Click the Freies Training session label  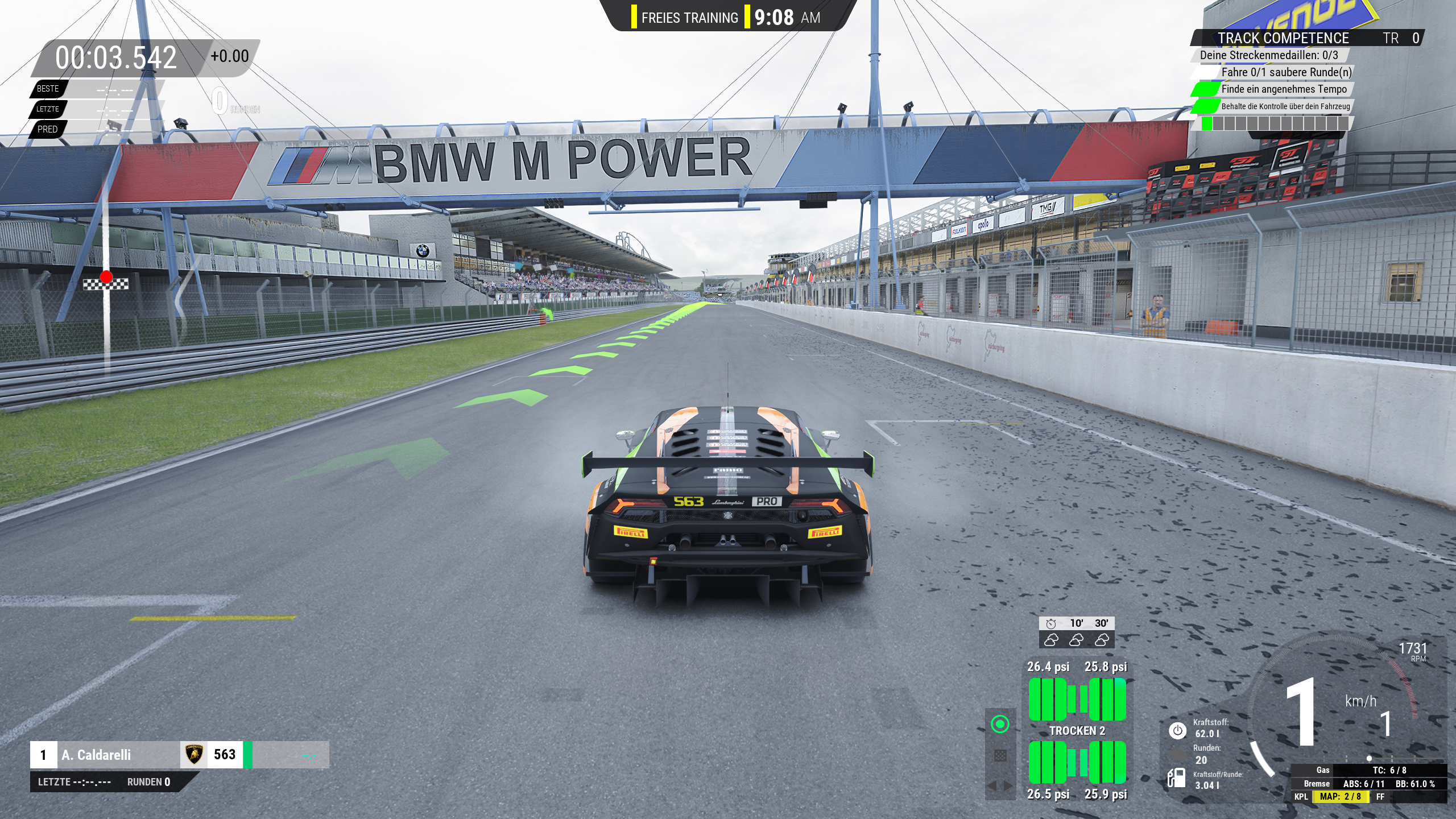[689, 18]
